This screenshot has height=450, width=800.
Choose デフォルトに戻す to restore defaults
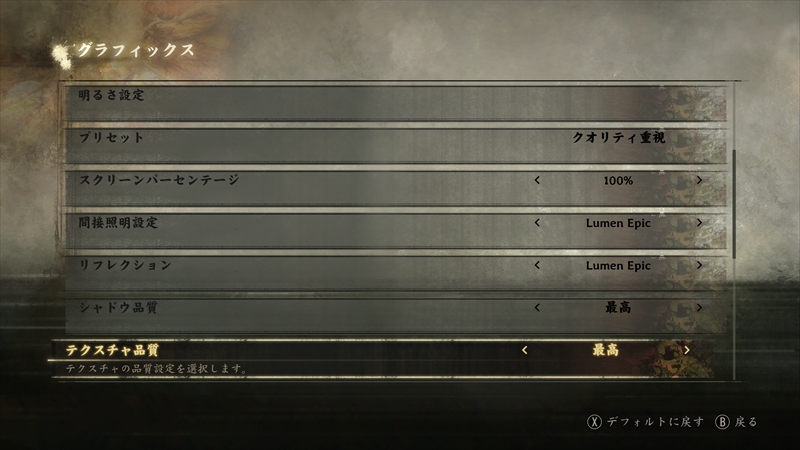tap(655, 421)
